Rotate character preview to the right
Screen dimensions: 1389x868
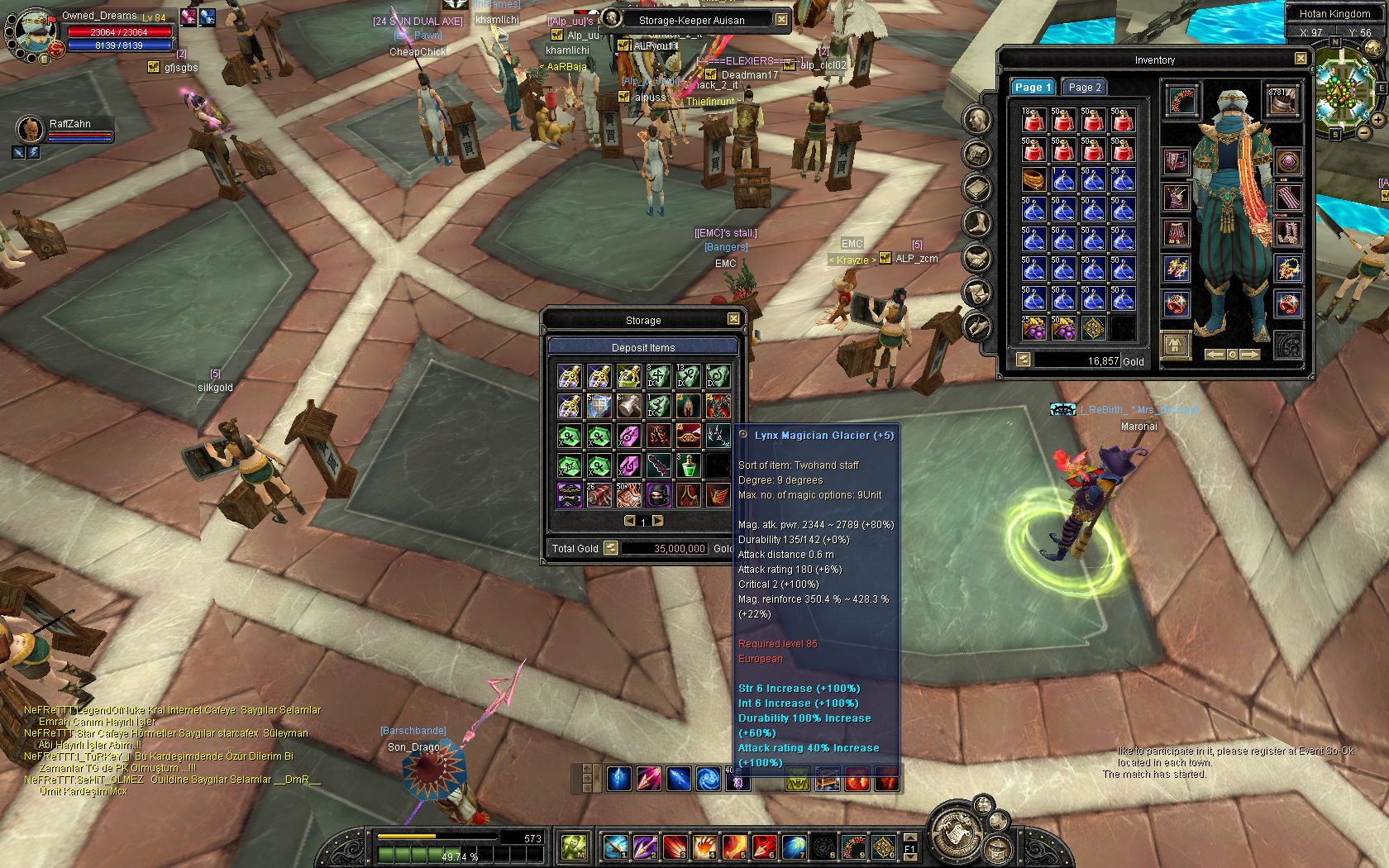pos(1249,355)
